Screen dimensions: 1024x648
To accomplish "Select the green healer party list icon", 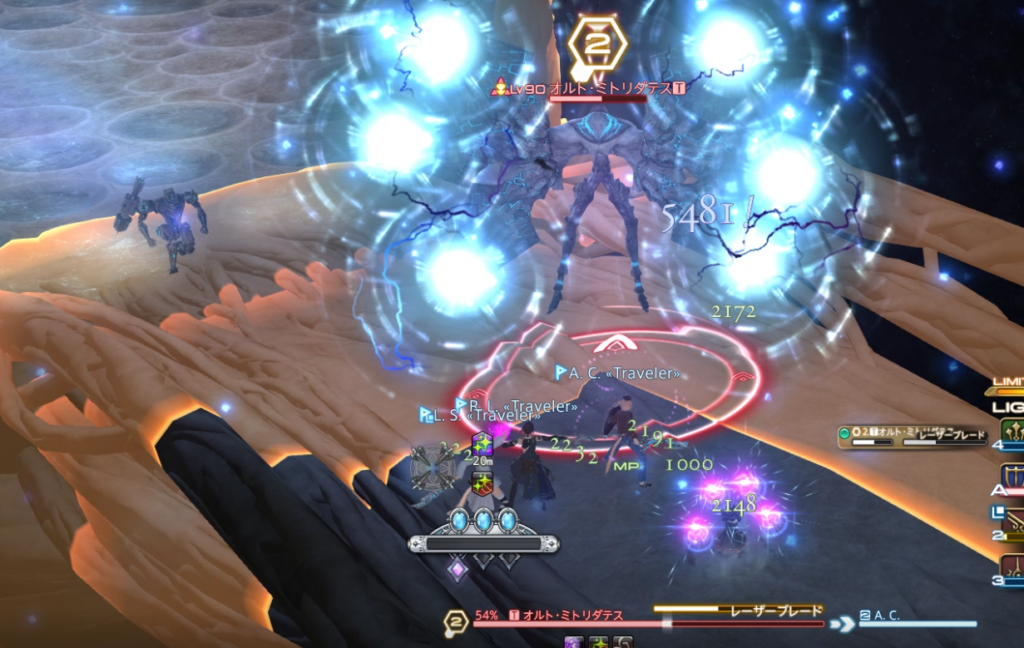I will tap(1011, 431).
